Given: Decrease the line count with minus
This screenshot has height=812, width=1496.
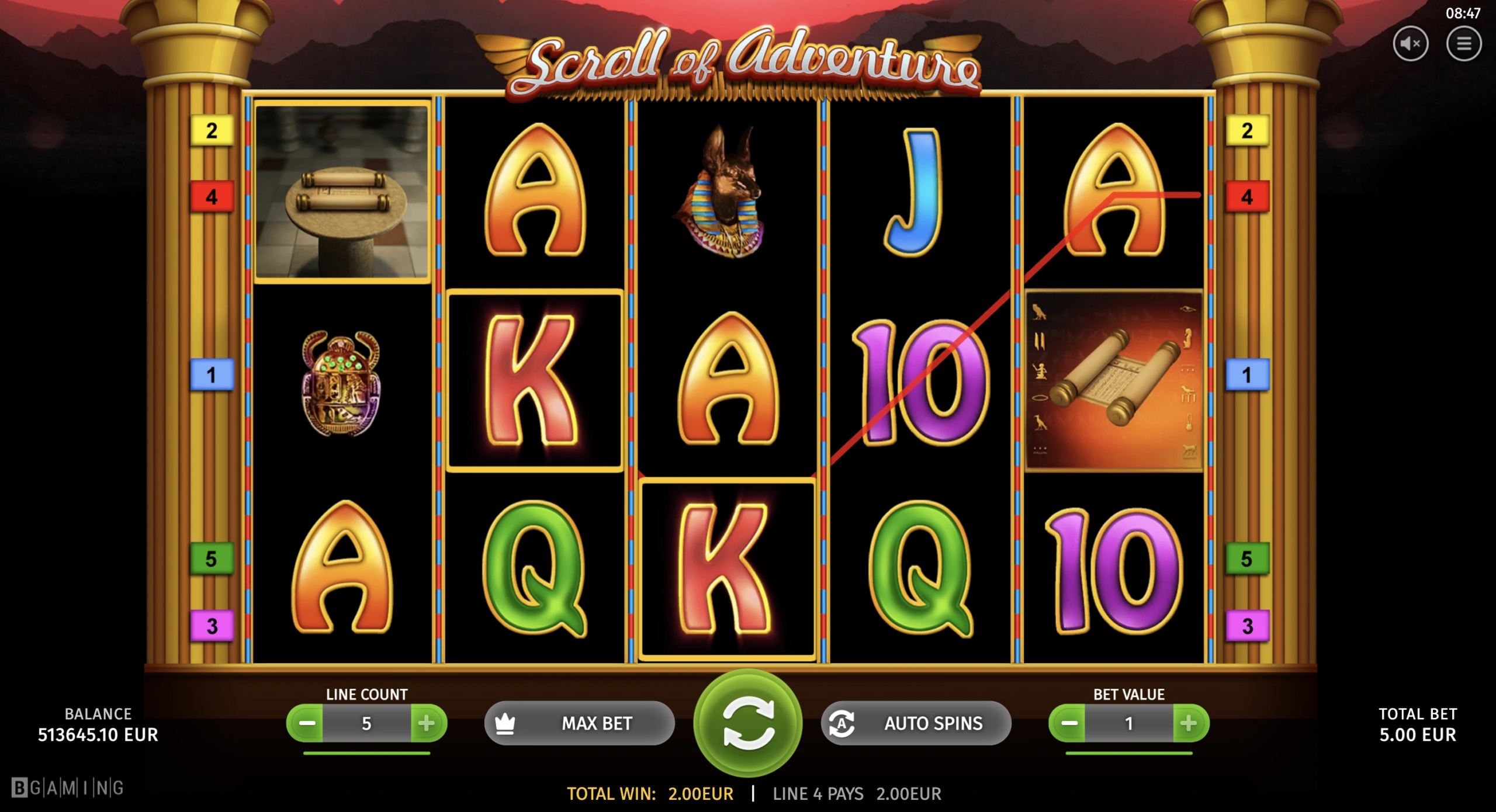Looking at the screenshot, I should click(x=306, y=723).
